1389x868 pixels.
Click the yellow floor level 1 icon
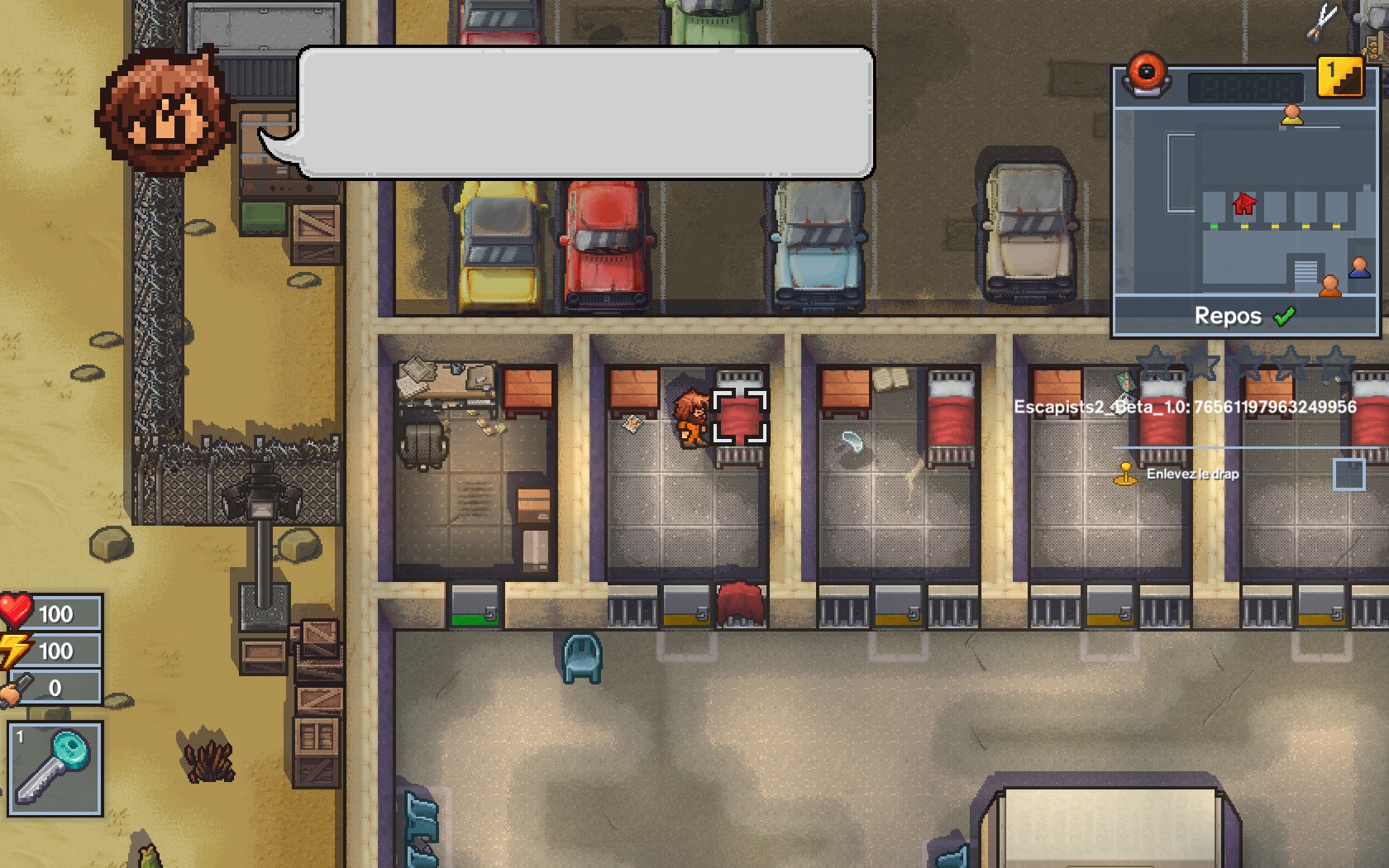click(1339, 78)
